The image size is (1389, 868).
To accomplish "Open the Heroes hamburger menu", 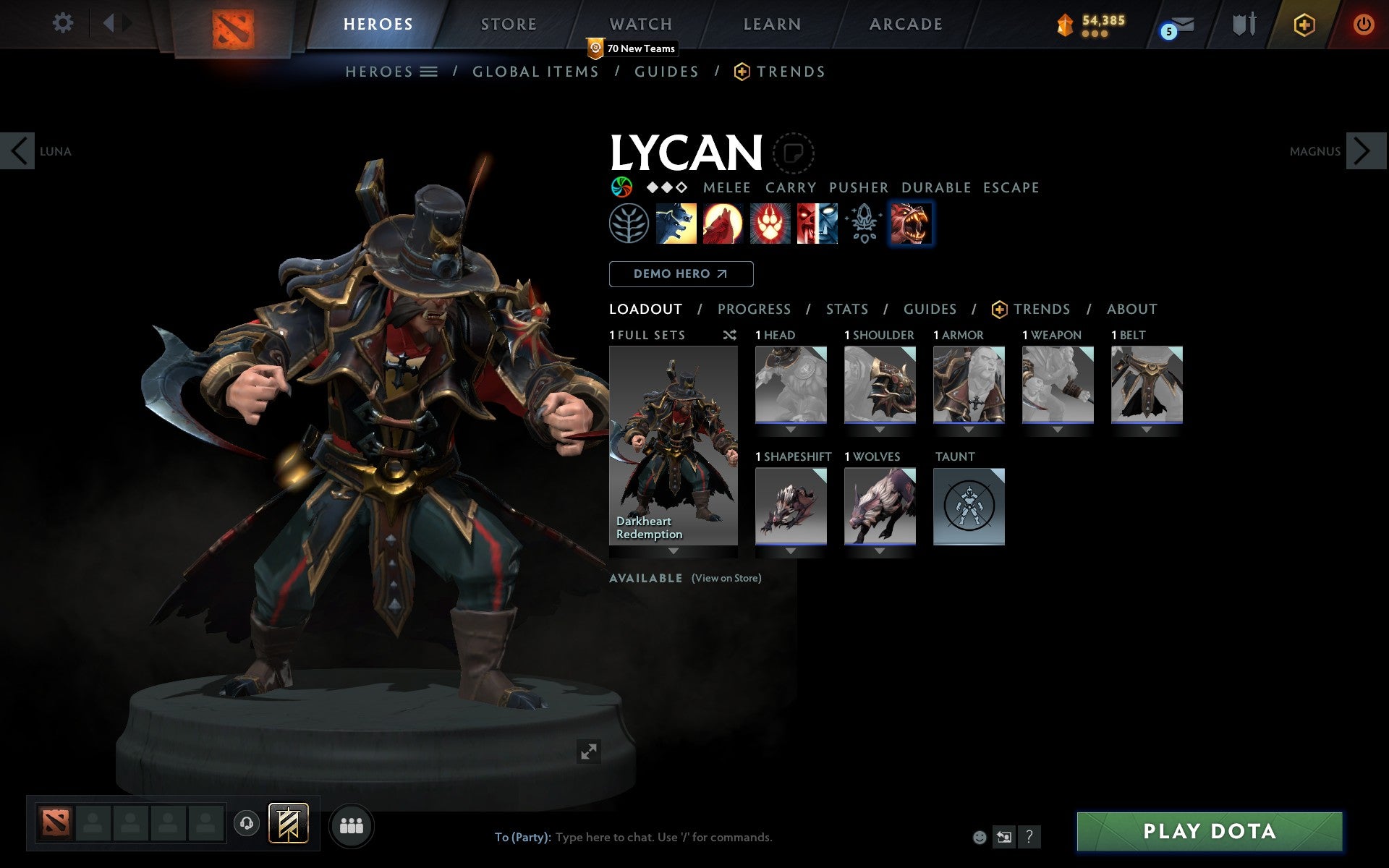I will [430, 72].
